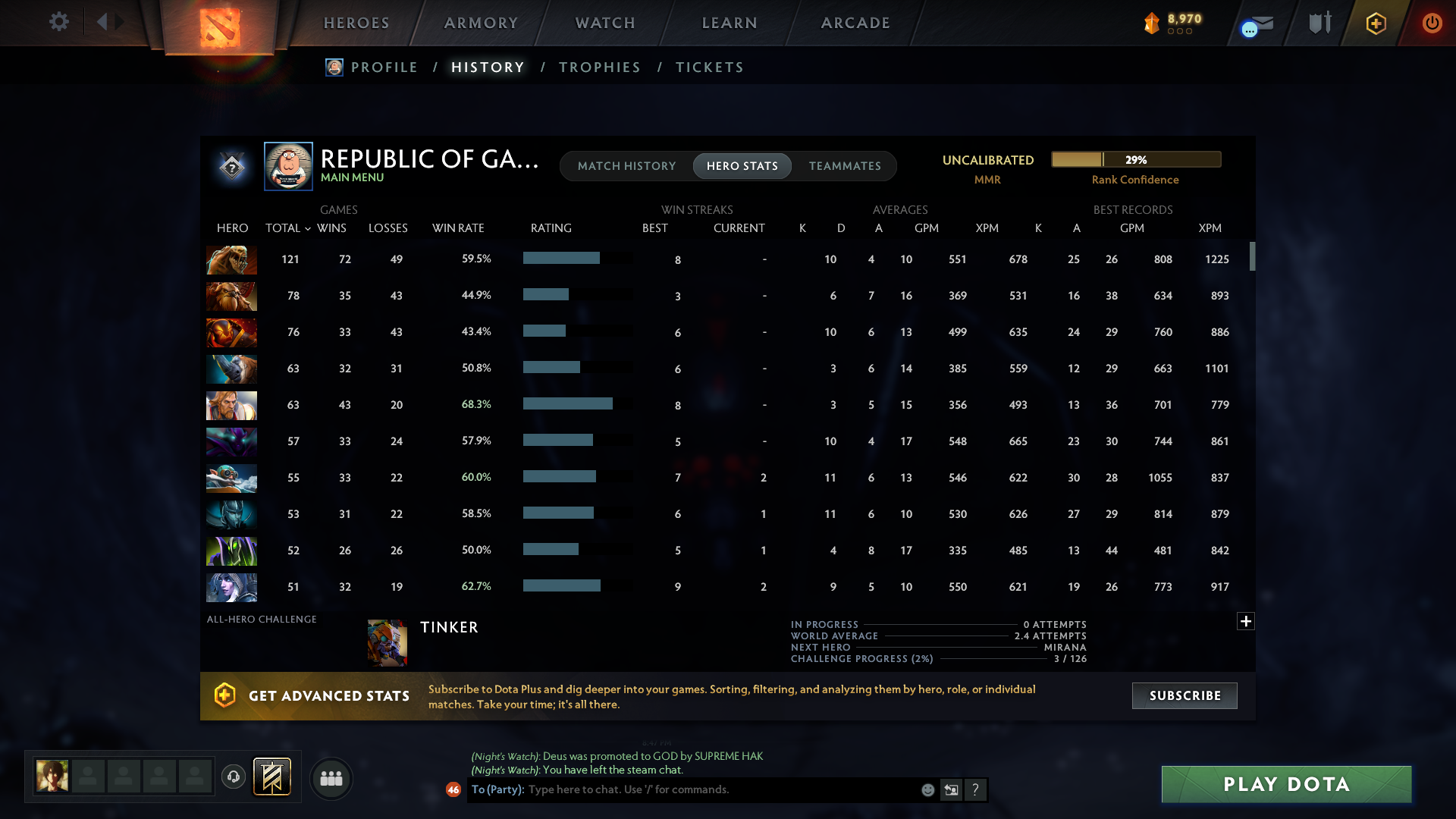Sort heroes by the Total column

click(286, 227)
